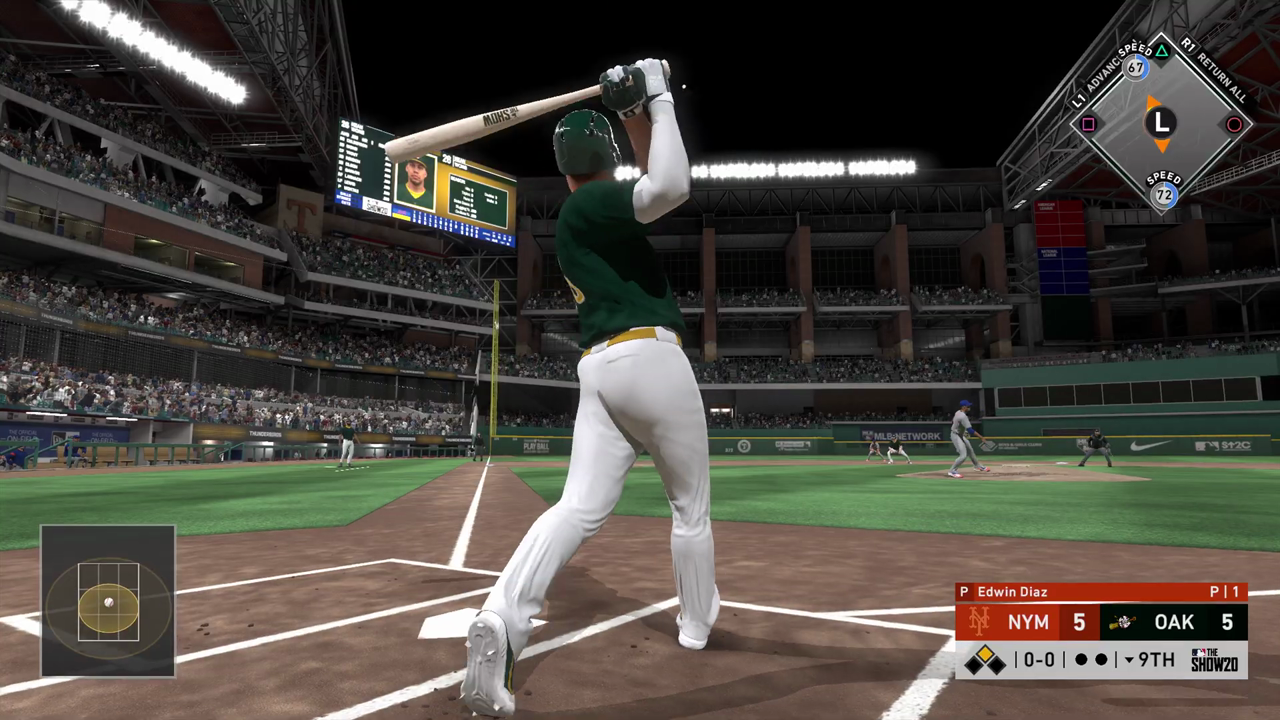Open the 9TH inning dropdown arrow
The height and width of the screenshot is (720, 1280).
point(1128,660)
